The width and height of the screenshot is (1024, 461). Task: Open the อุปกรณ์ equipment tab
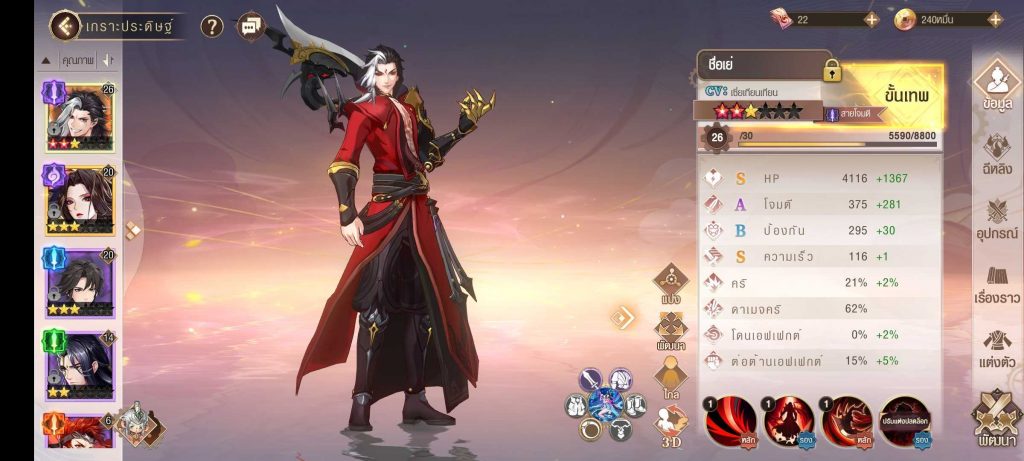click(x=996, y=218)
